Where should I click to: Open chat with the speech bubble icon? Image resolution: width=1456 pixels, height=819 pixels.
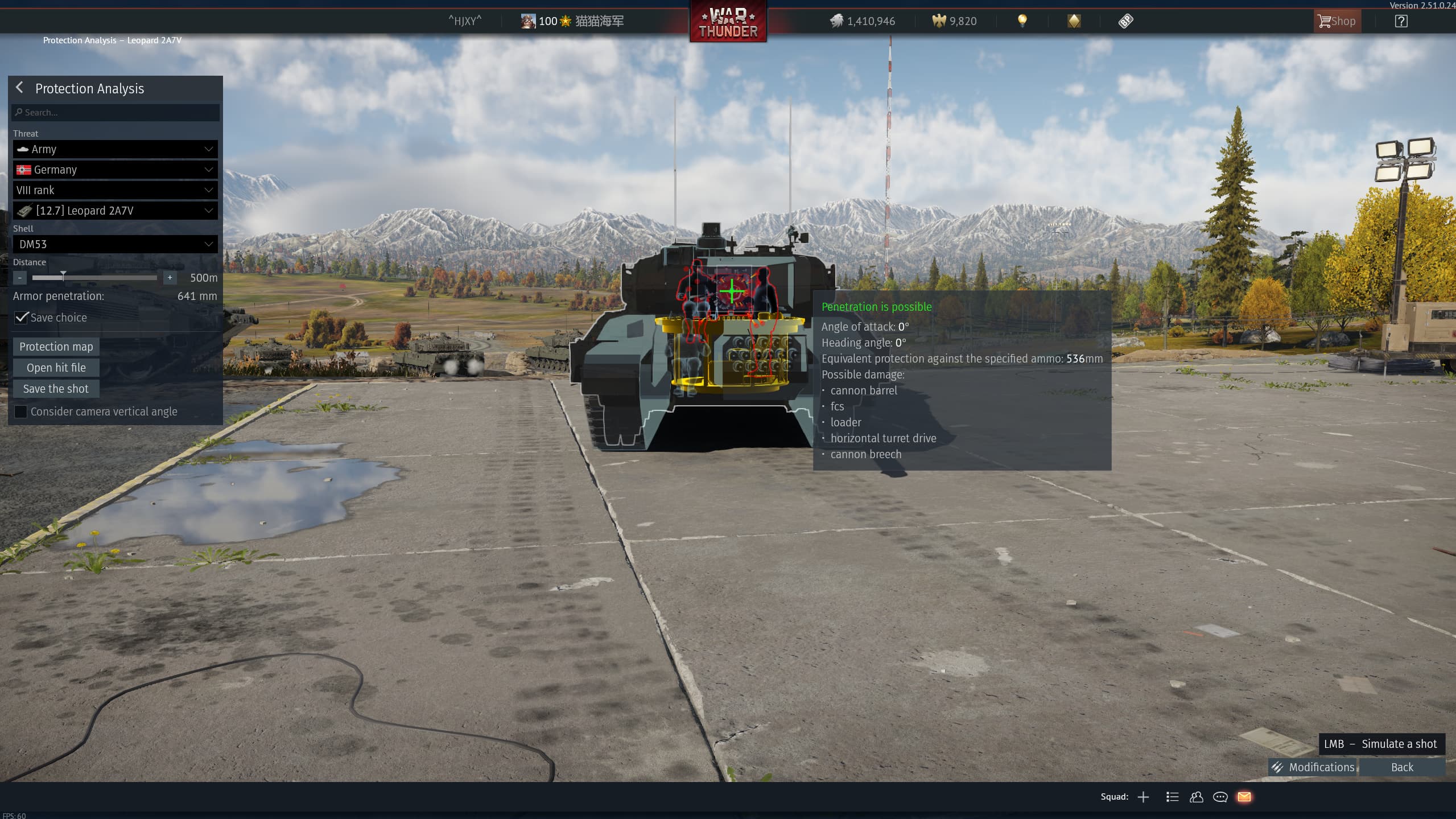1220,797
